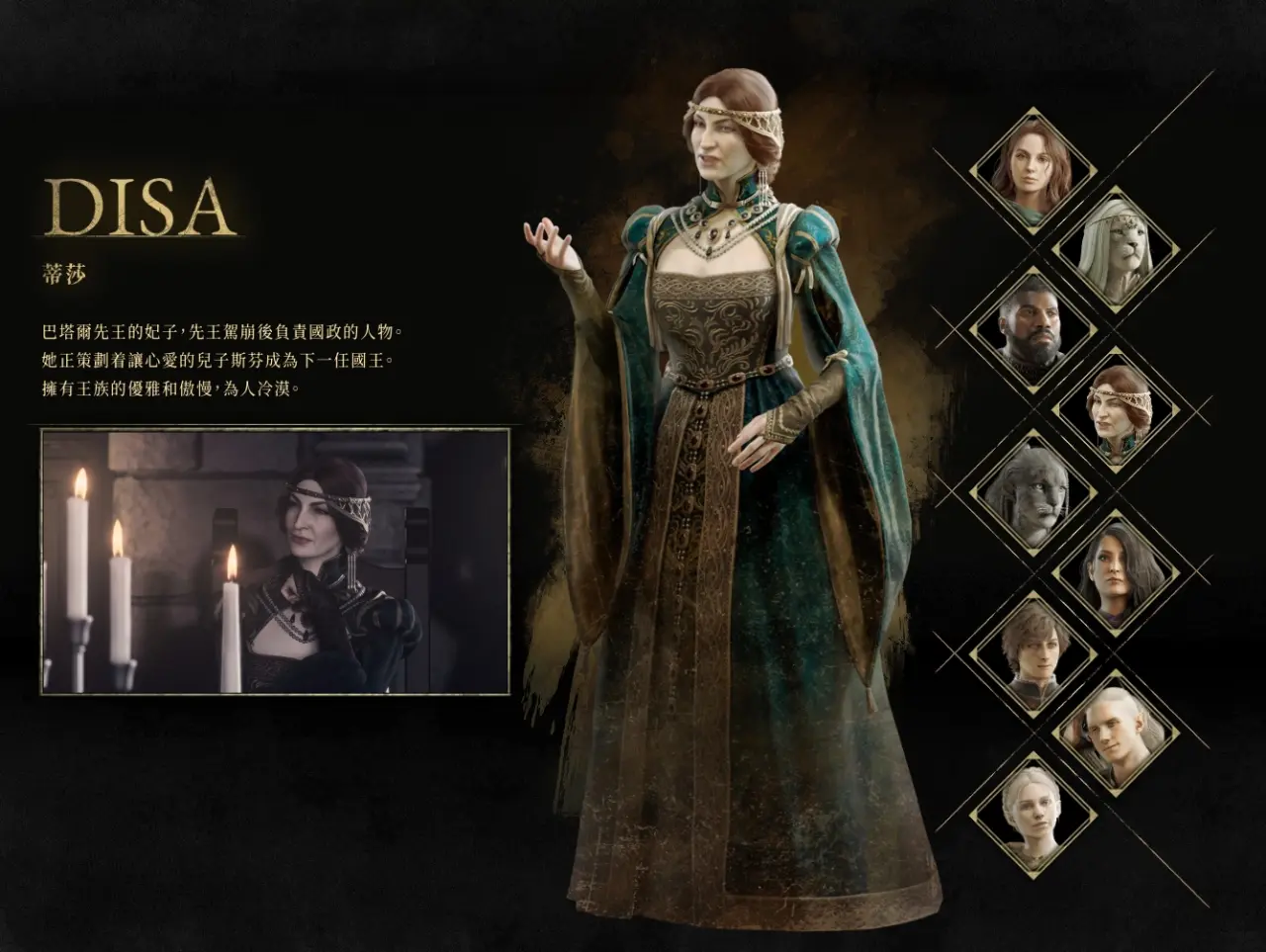Select the blond elf man portrait
This screenshot has width=1266, height=952.
[x=1115, y=734]
